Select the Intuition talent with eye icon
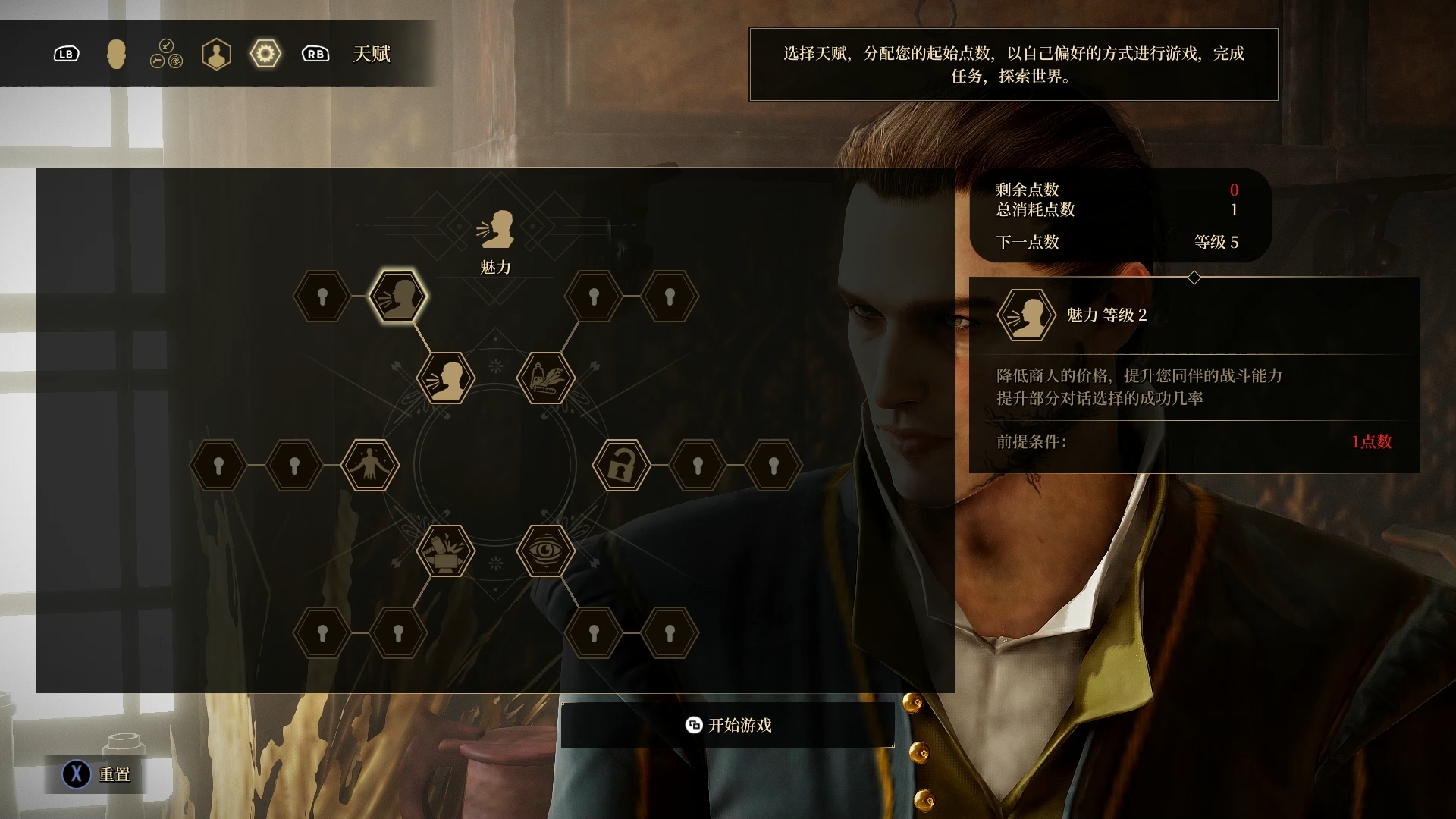The height and width of the screenshot is (819, 1456). [545, 551]
